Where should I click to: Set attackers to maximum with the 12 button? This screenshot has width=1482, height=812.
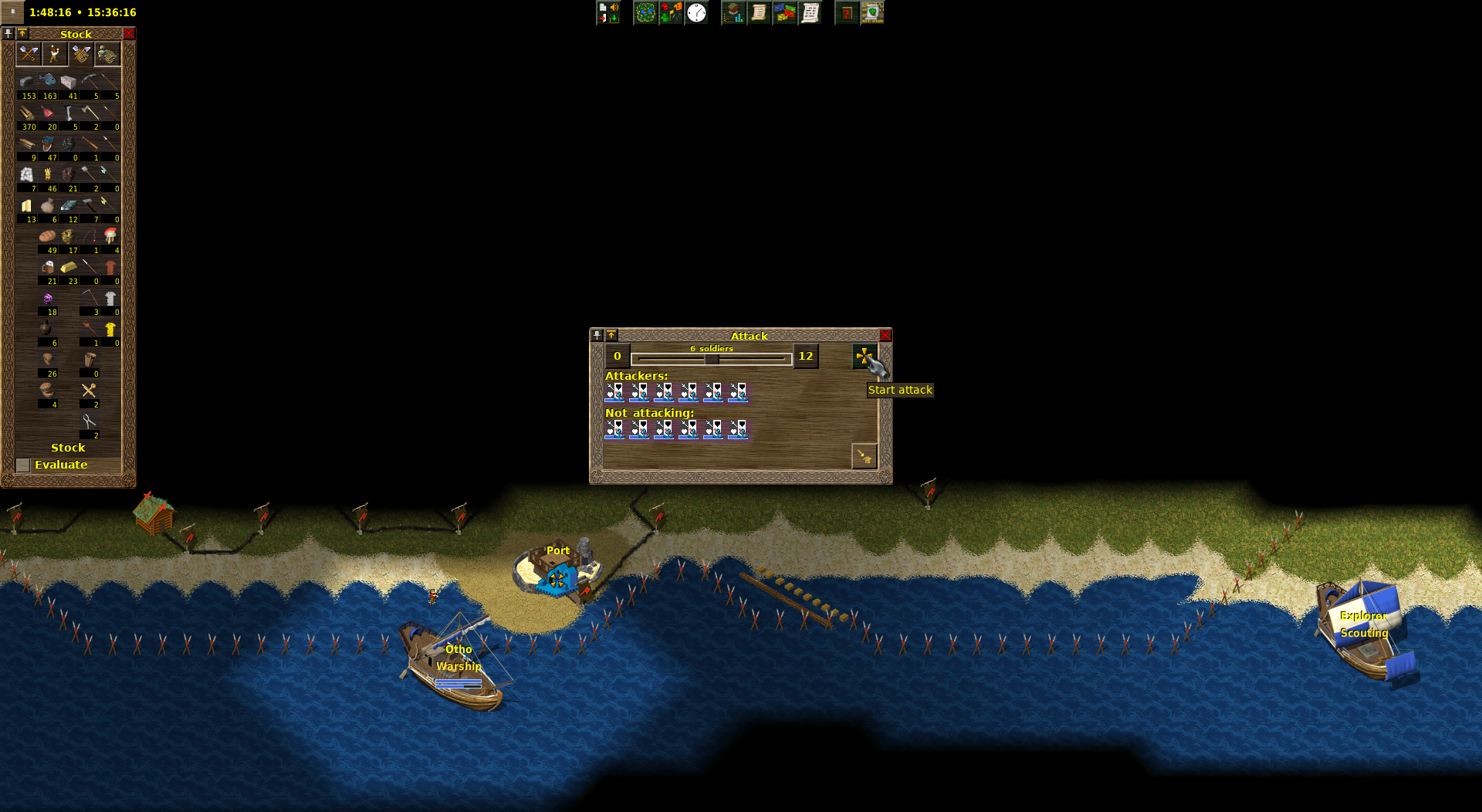tap(805, 357)
